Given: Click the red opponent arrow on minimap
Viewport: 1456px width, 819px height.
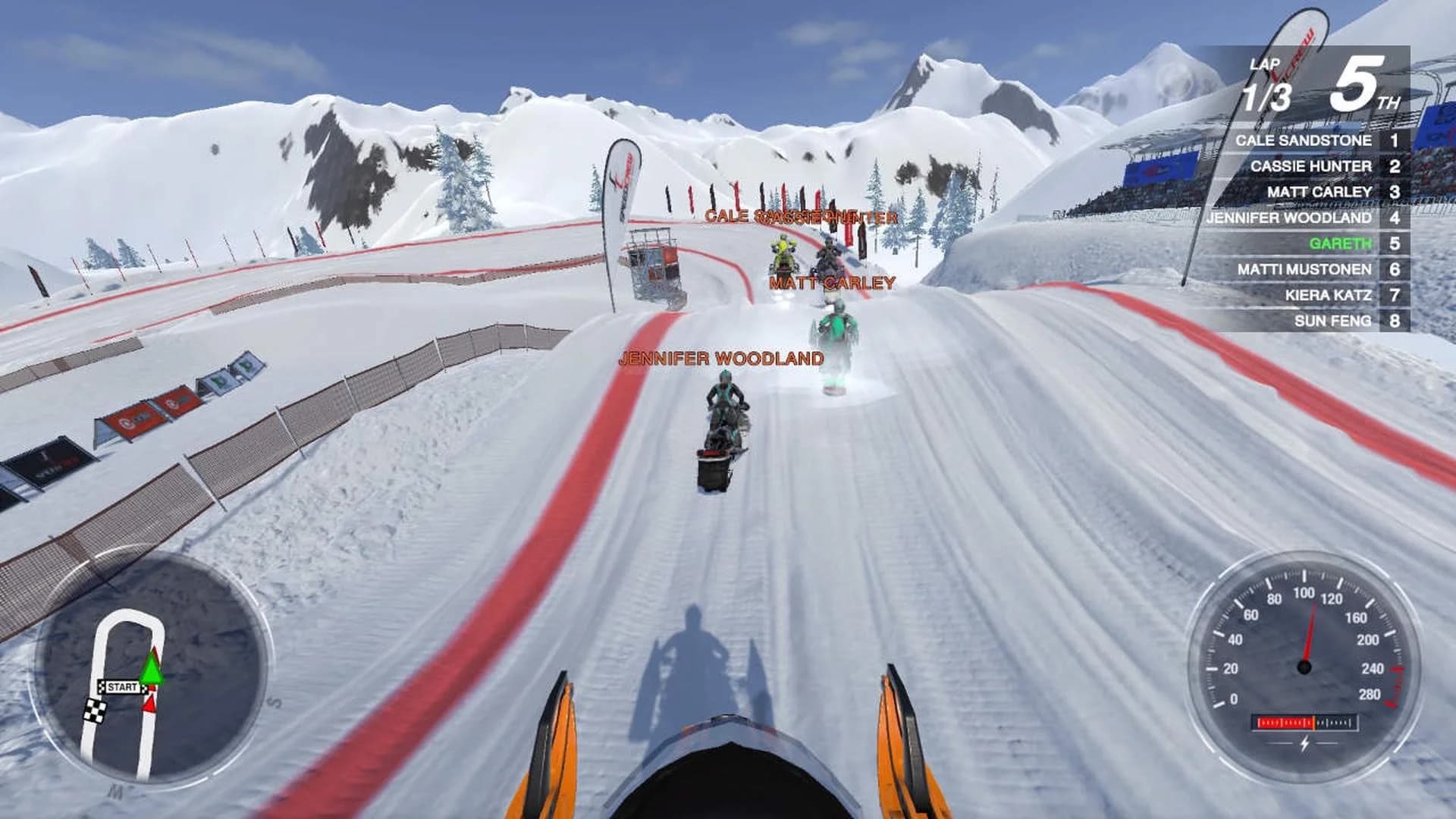Looking at the screenshot, I should [150, 701].
